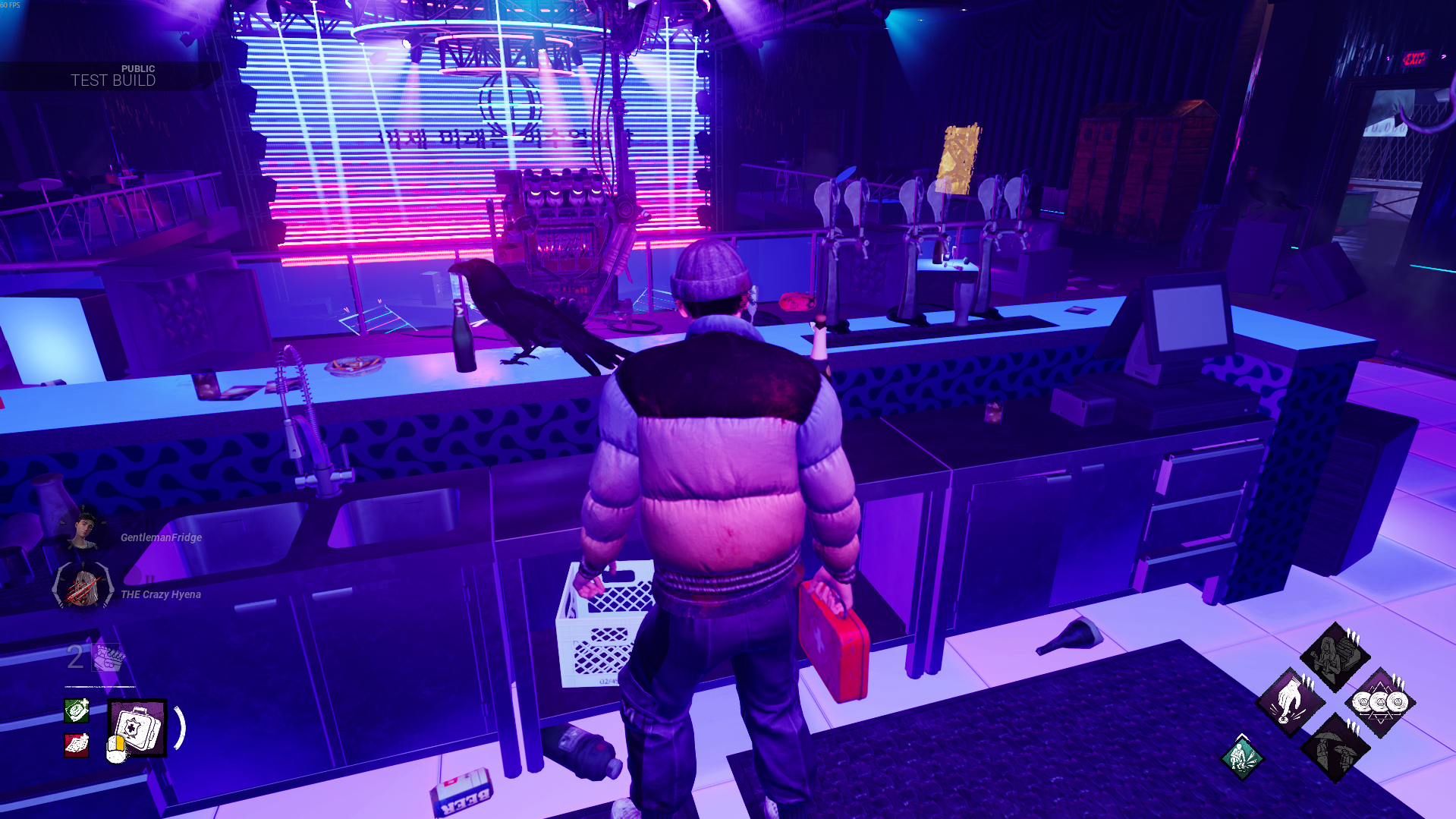
Task: Click the player name THE Crazy Hyena
Action: [161, 595]
